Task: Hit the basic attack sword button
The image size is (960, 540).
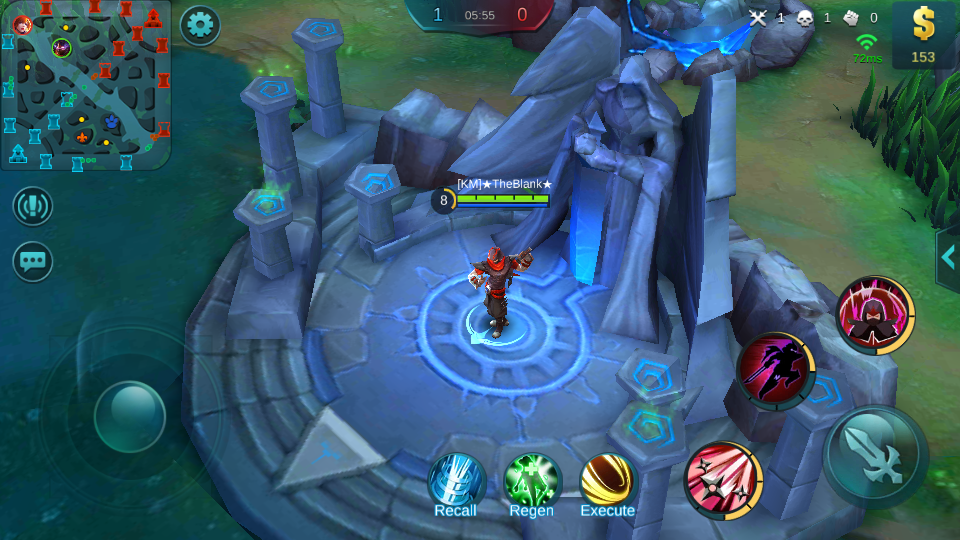Action: (x=875, y=457)
